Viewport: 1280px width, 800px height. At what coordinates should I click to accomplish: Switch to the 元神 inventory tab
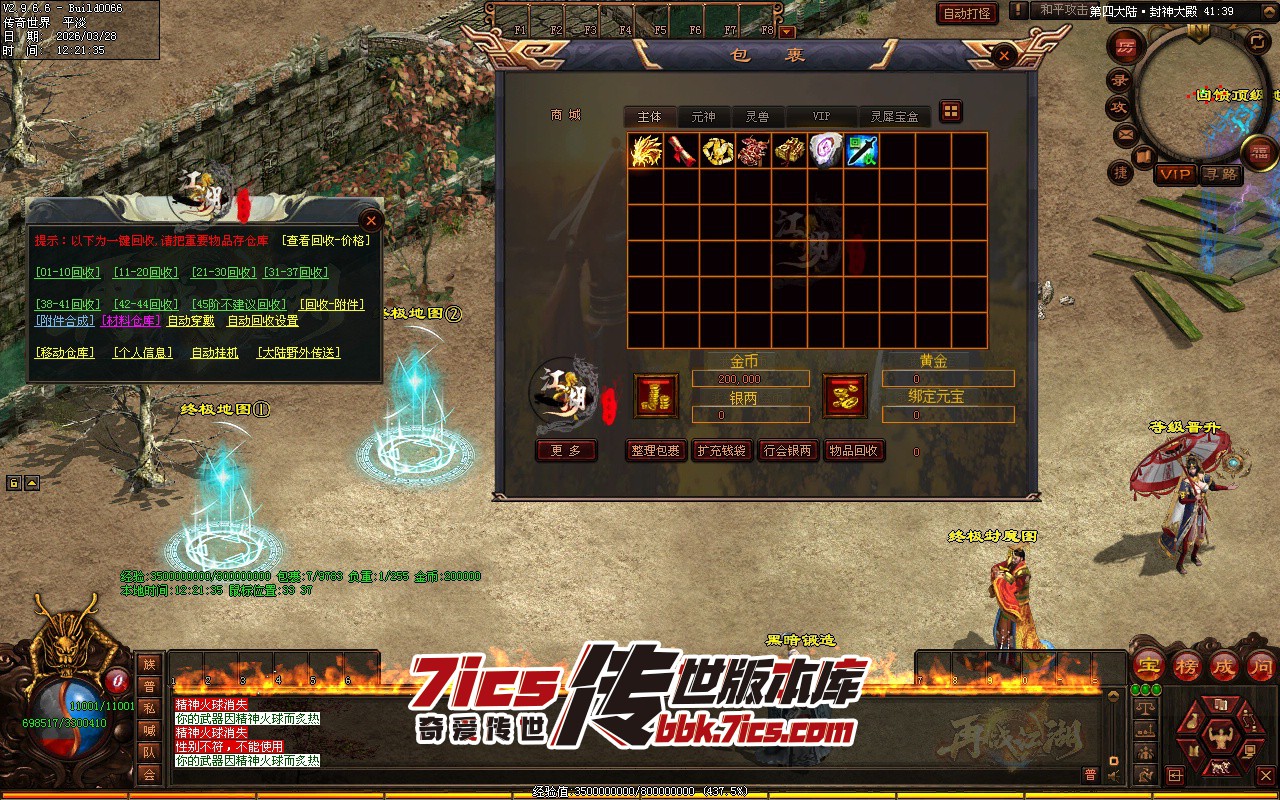click(704, 117)
